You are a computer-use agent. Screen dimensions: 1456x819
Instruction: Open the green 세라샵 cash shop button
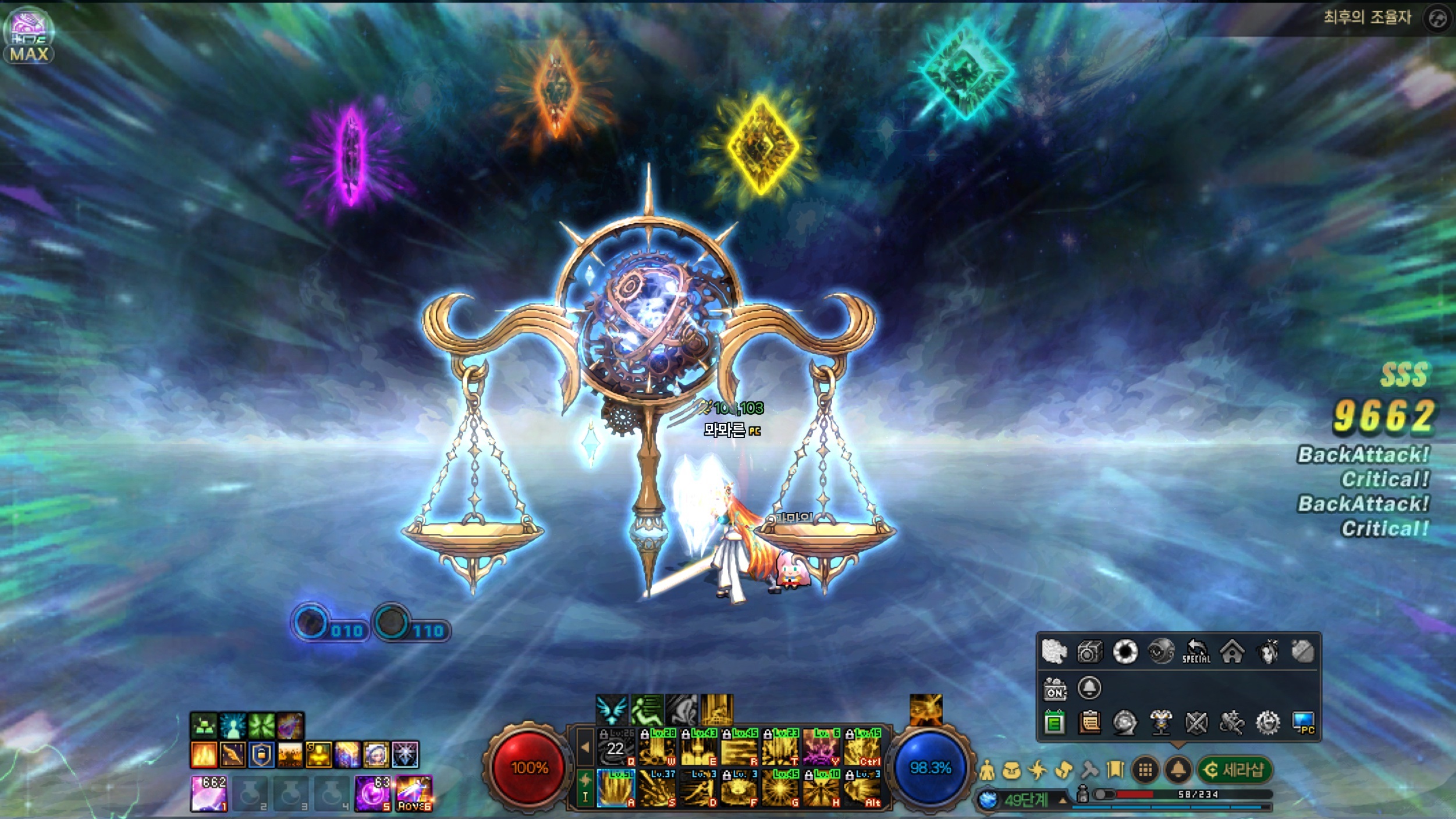pos(1235,770)
